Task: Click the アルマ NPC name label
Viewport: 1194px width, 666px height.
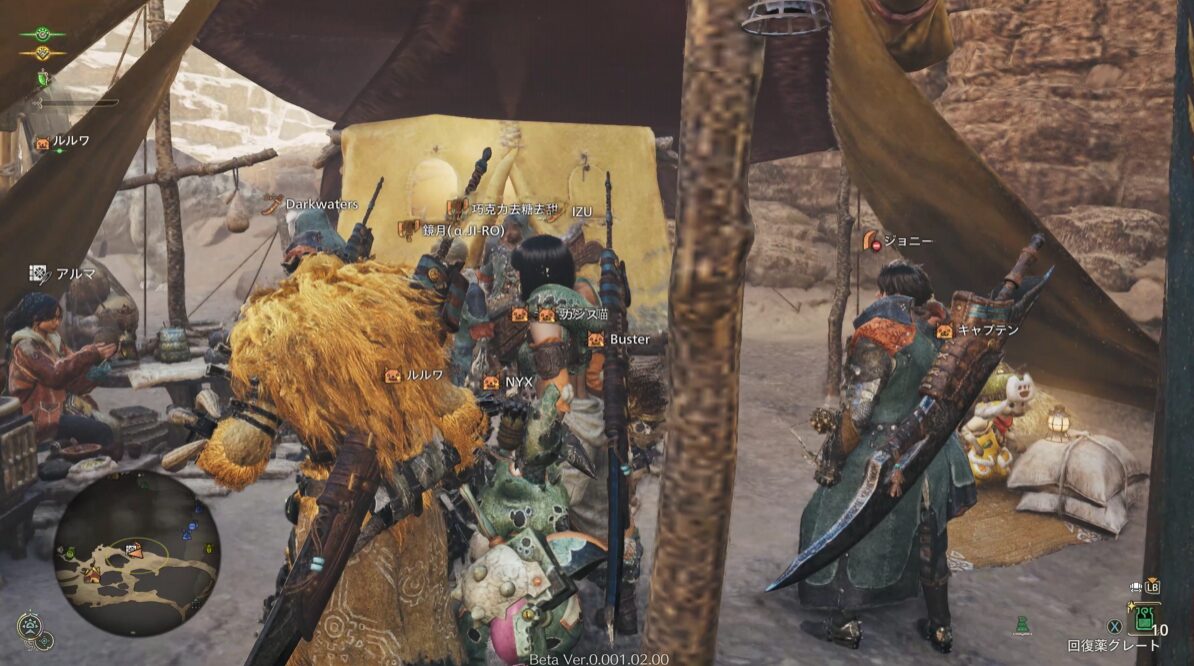Action: [75, 273]
